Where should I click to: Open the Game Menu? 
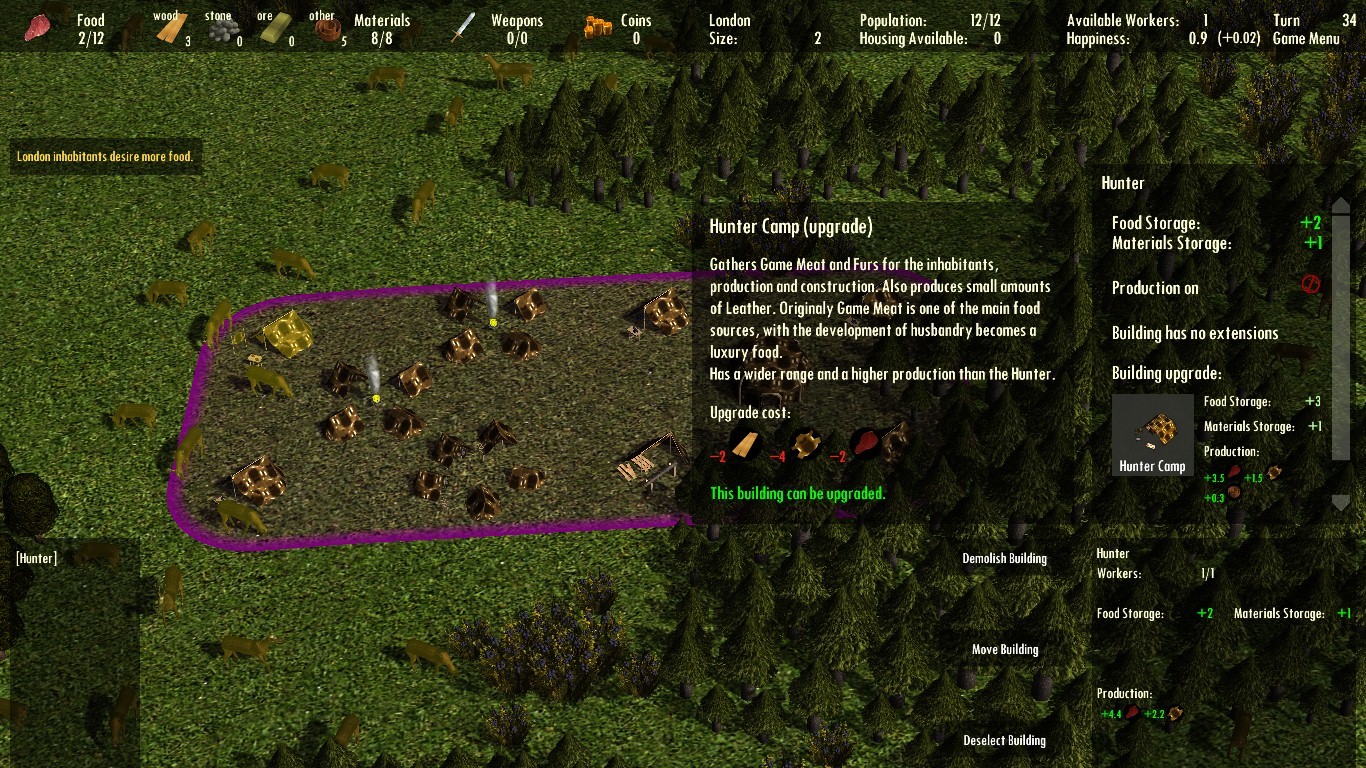pos(1306,40)
